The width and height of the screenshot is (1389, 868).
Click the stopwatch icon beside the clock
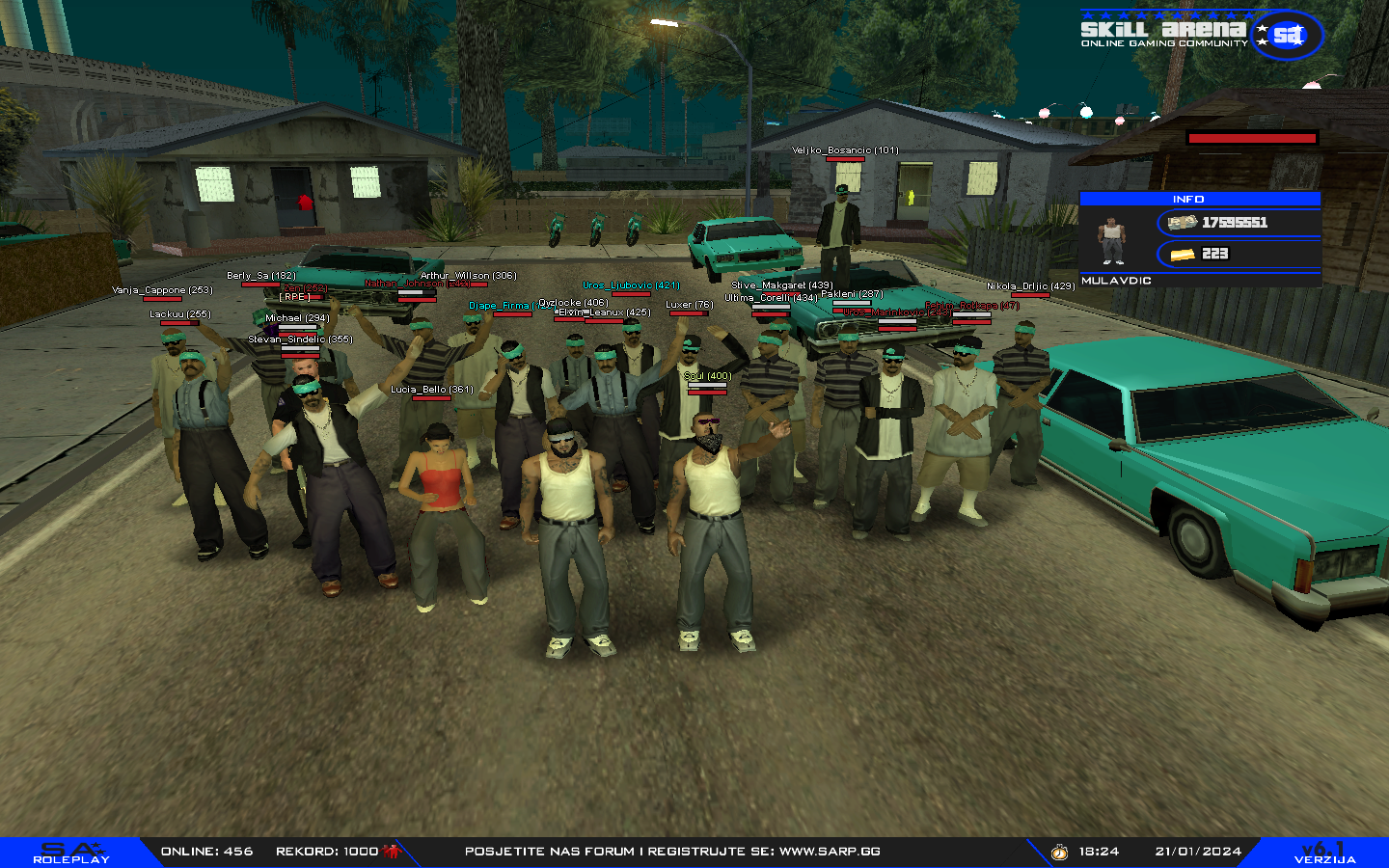pyautogui.click(x=1059, y=852)
